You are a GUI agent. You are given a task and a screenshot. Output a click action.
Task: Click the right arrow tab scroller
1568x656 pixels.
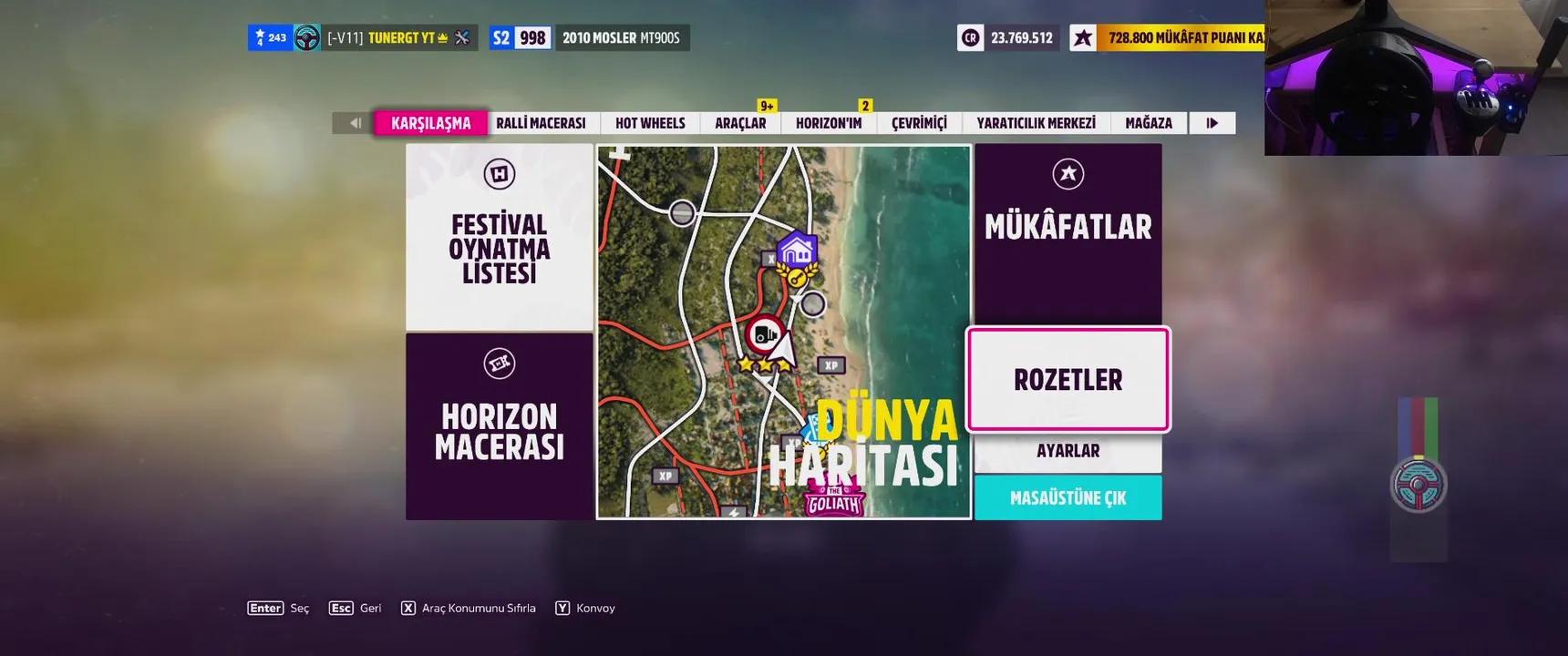point(1212,123)
